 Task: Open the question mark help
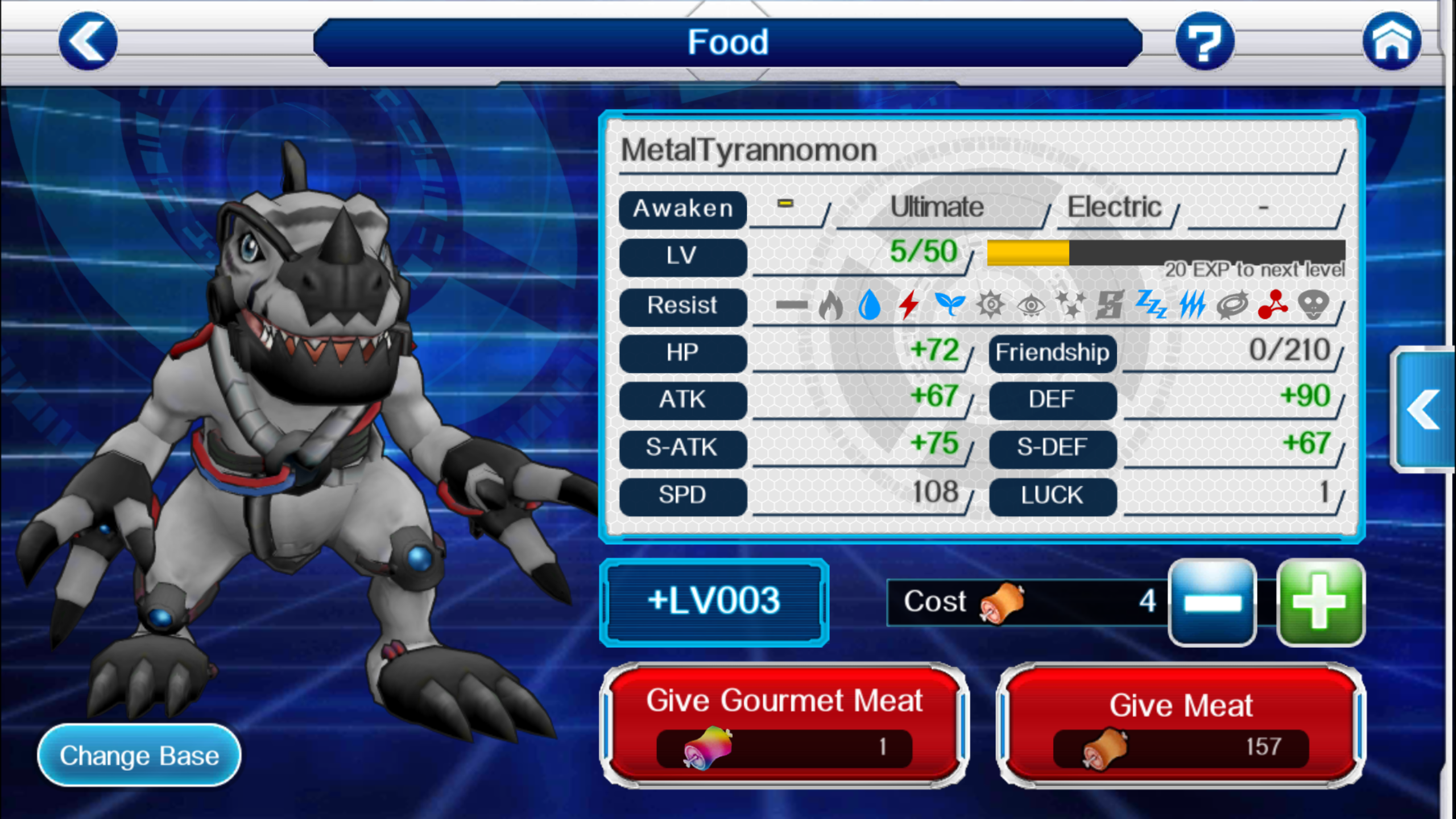click(1205, 42)
